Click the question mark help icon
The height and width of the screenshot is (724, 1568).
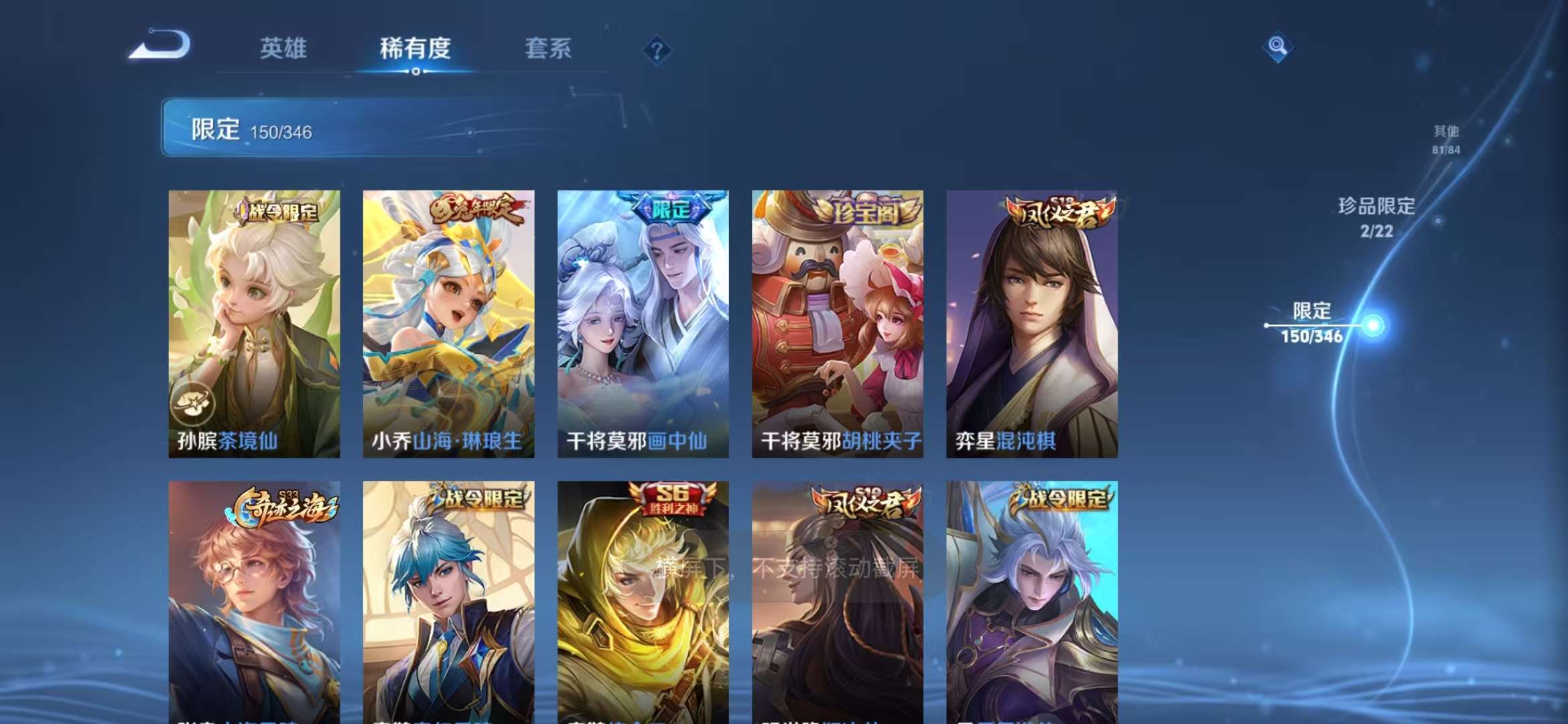click(658, 50)
